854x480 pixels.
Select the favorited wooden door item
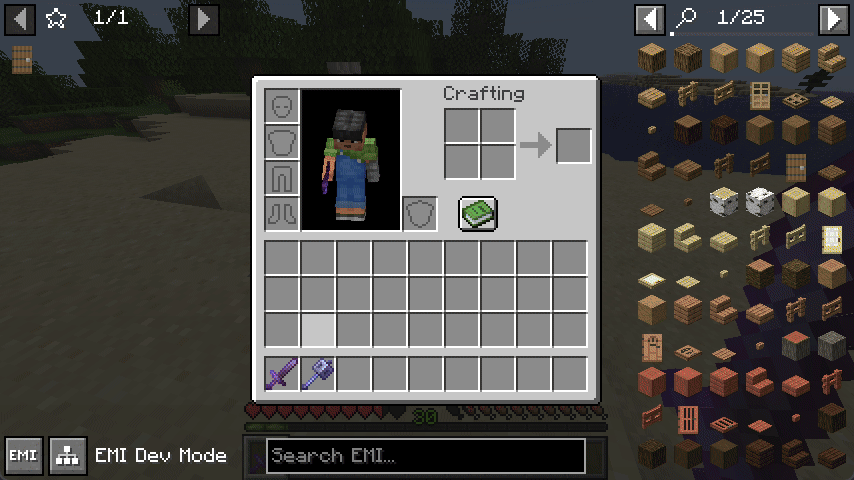coord(22,60)
